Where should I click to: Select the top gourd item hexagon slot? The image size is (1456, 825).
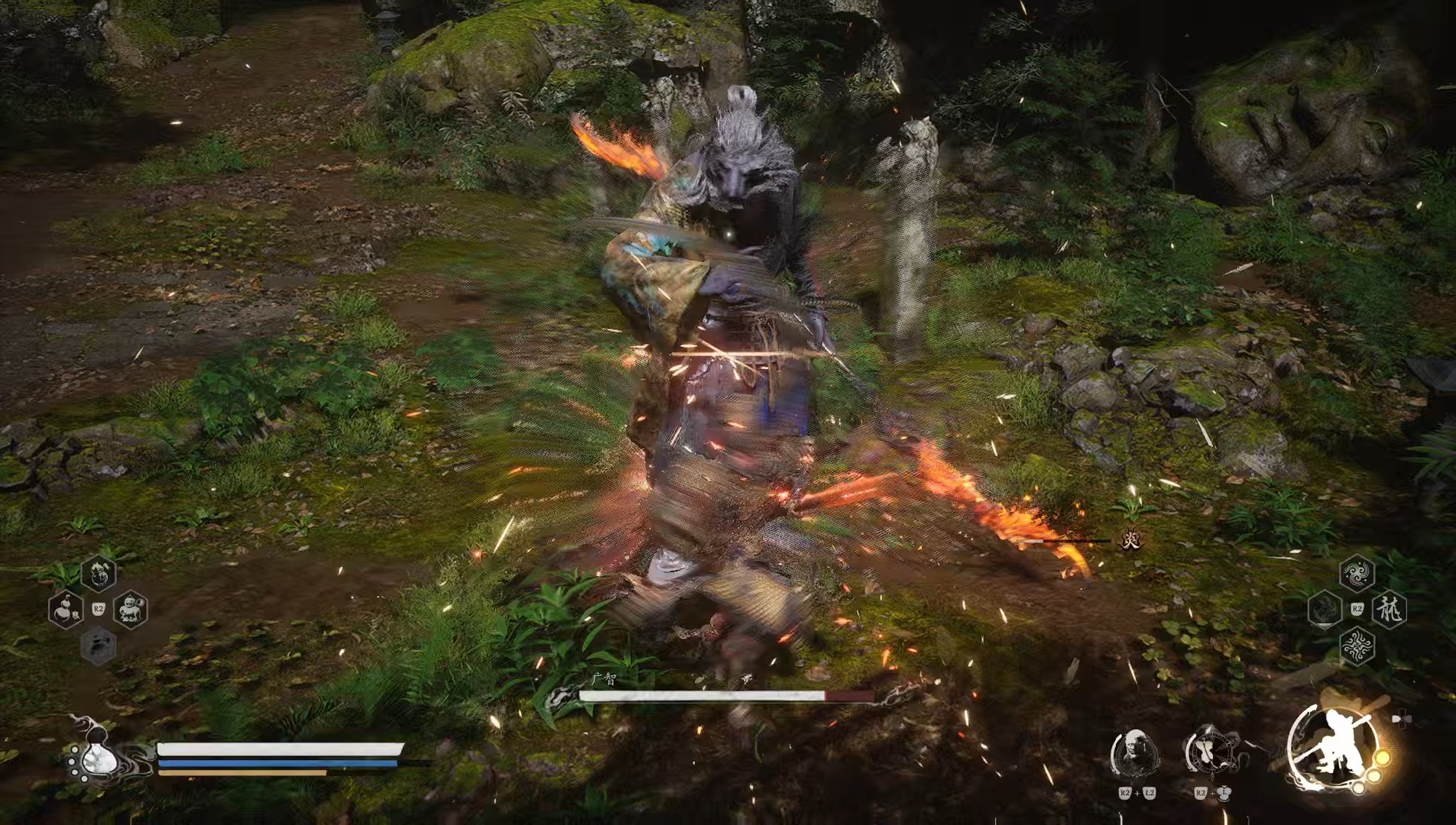99,573
